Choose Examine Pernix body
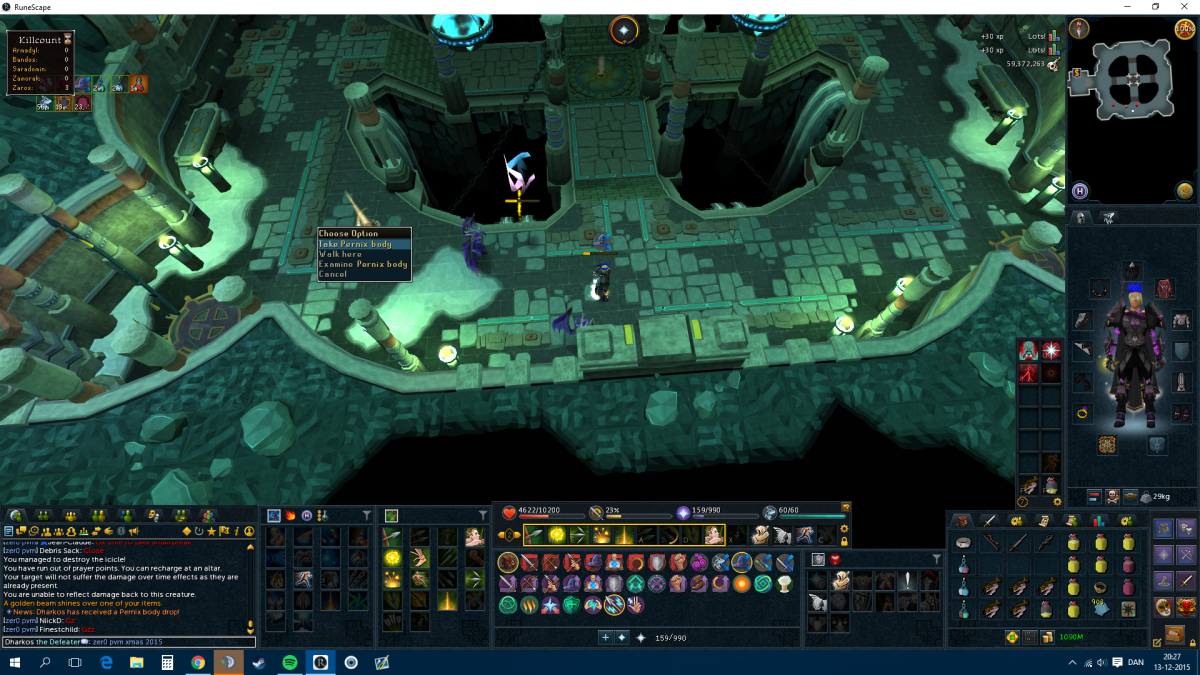The width and height of the screenshot is (1200, 675). [363, 264]
